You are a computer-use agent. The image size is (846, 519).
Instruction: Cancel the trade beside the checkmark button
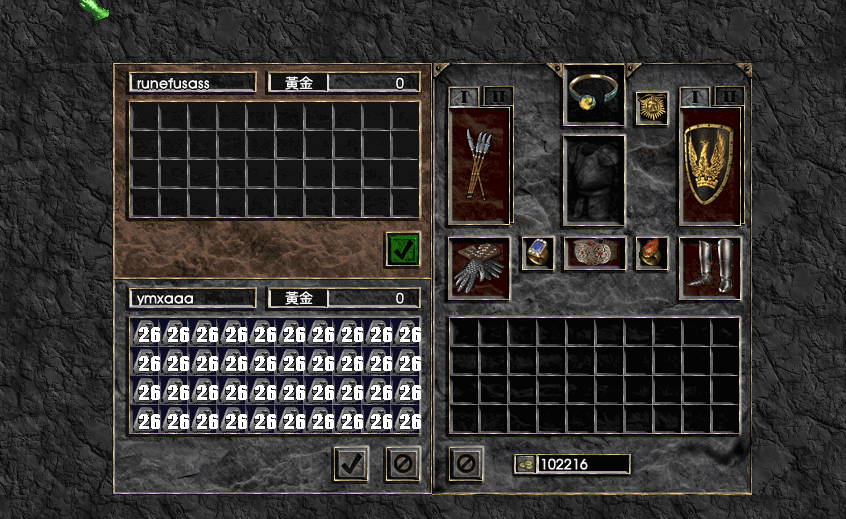pos(402,464)
